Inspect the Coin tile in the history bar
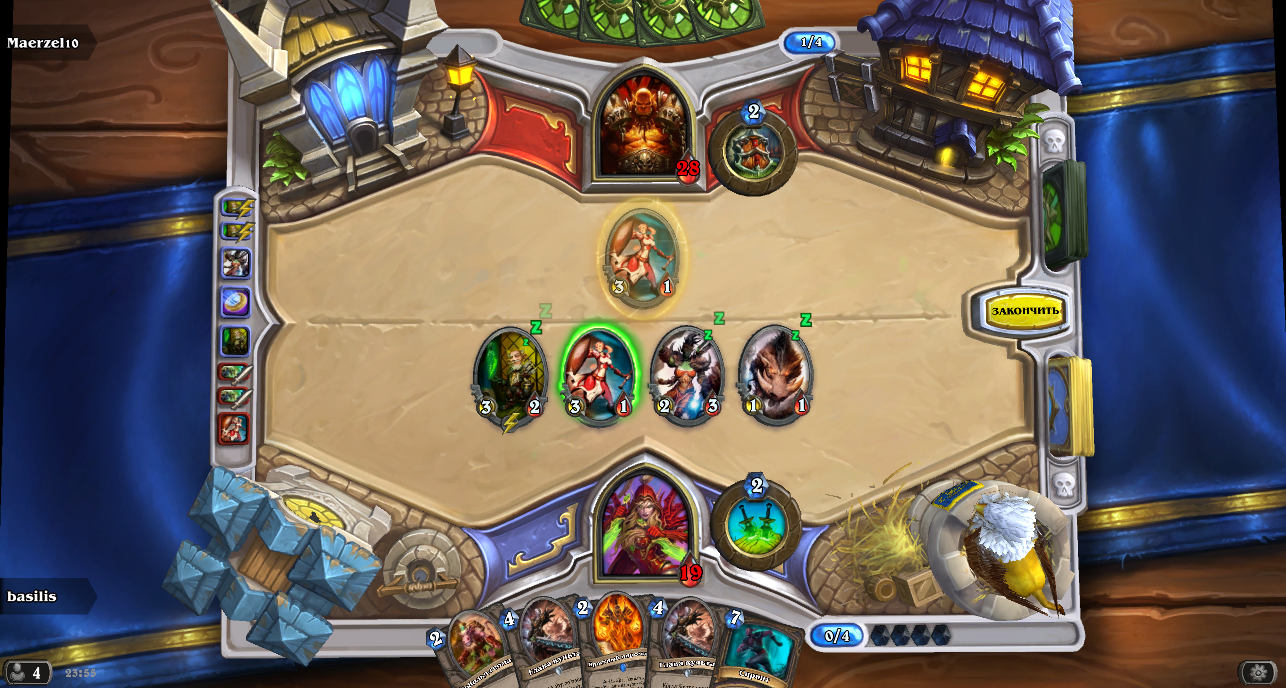The image size is (1286, 688). click(236, 301)
